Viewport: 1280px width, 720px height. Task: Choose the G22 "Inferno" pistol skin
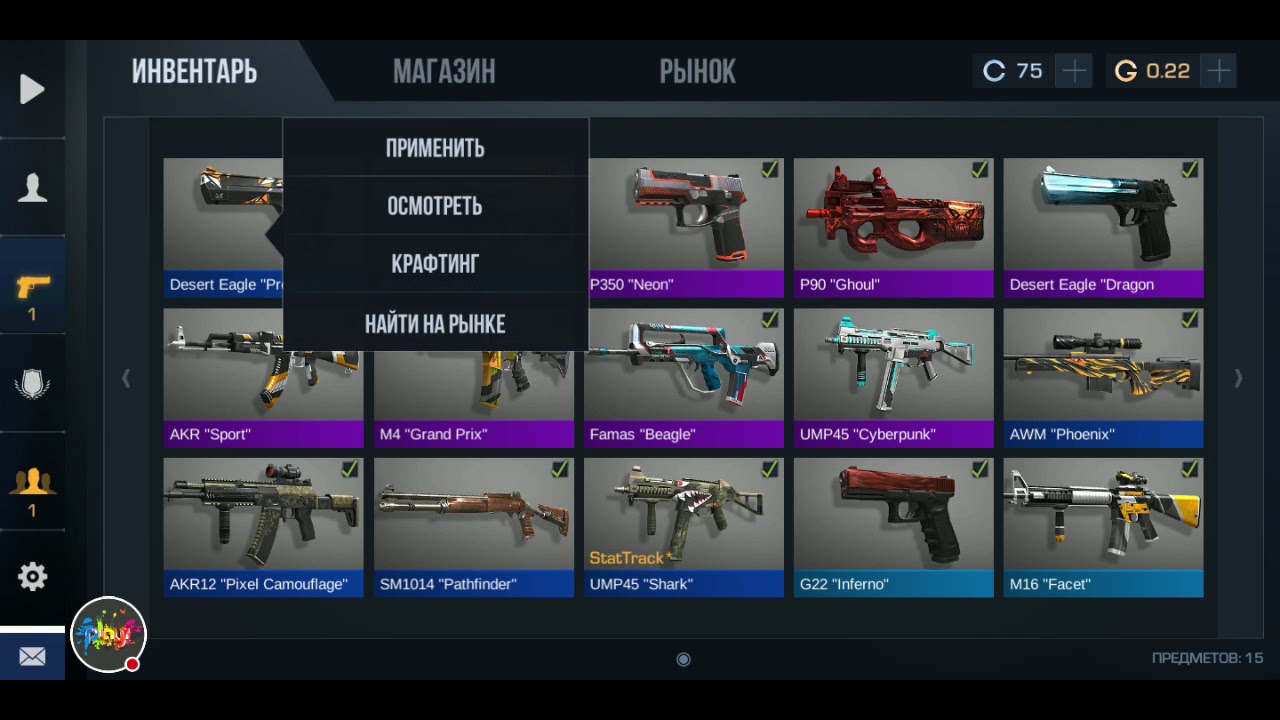(x=893, y=527)
